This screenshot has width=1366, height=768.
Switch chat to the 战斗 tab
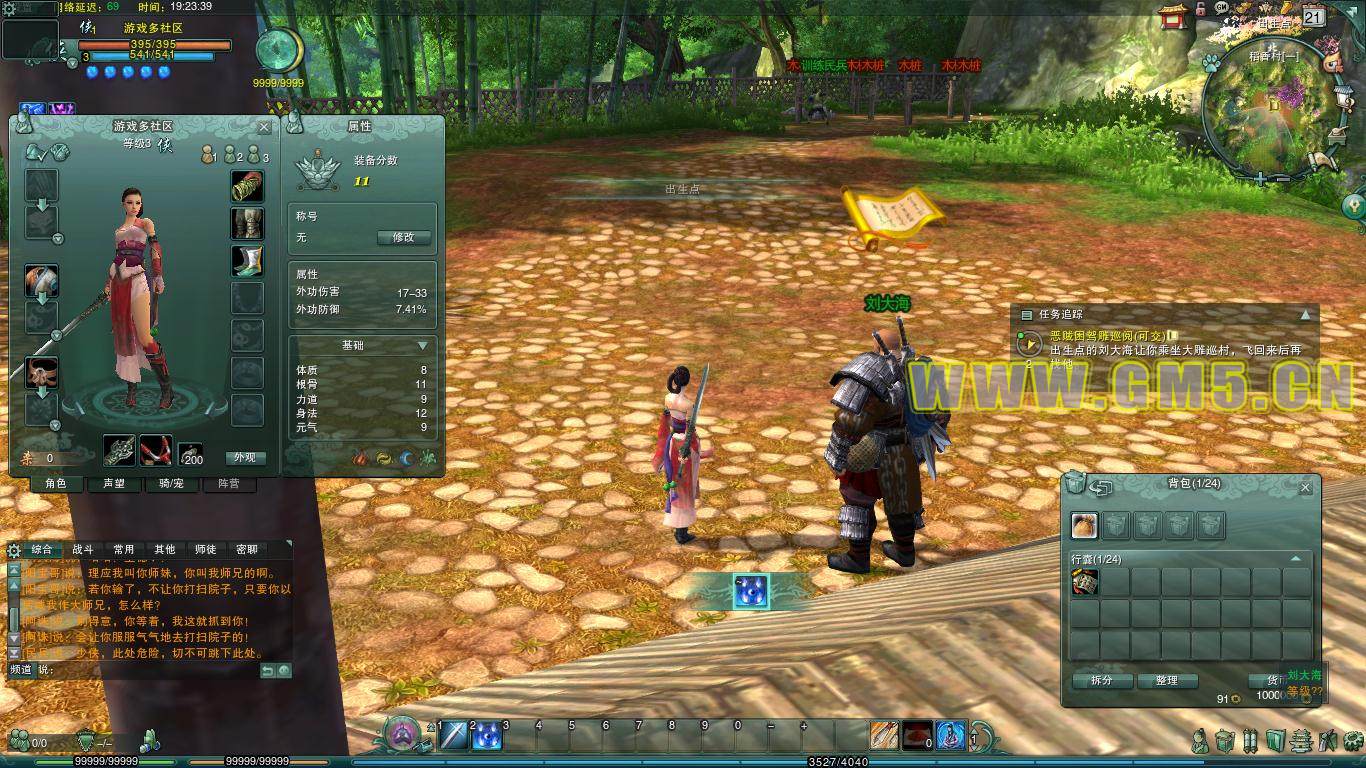click(x=82, y=549)
